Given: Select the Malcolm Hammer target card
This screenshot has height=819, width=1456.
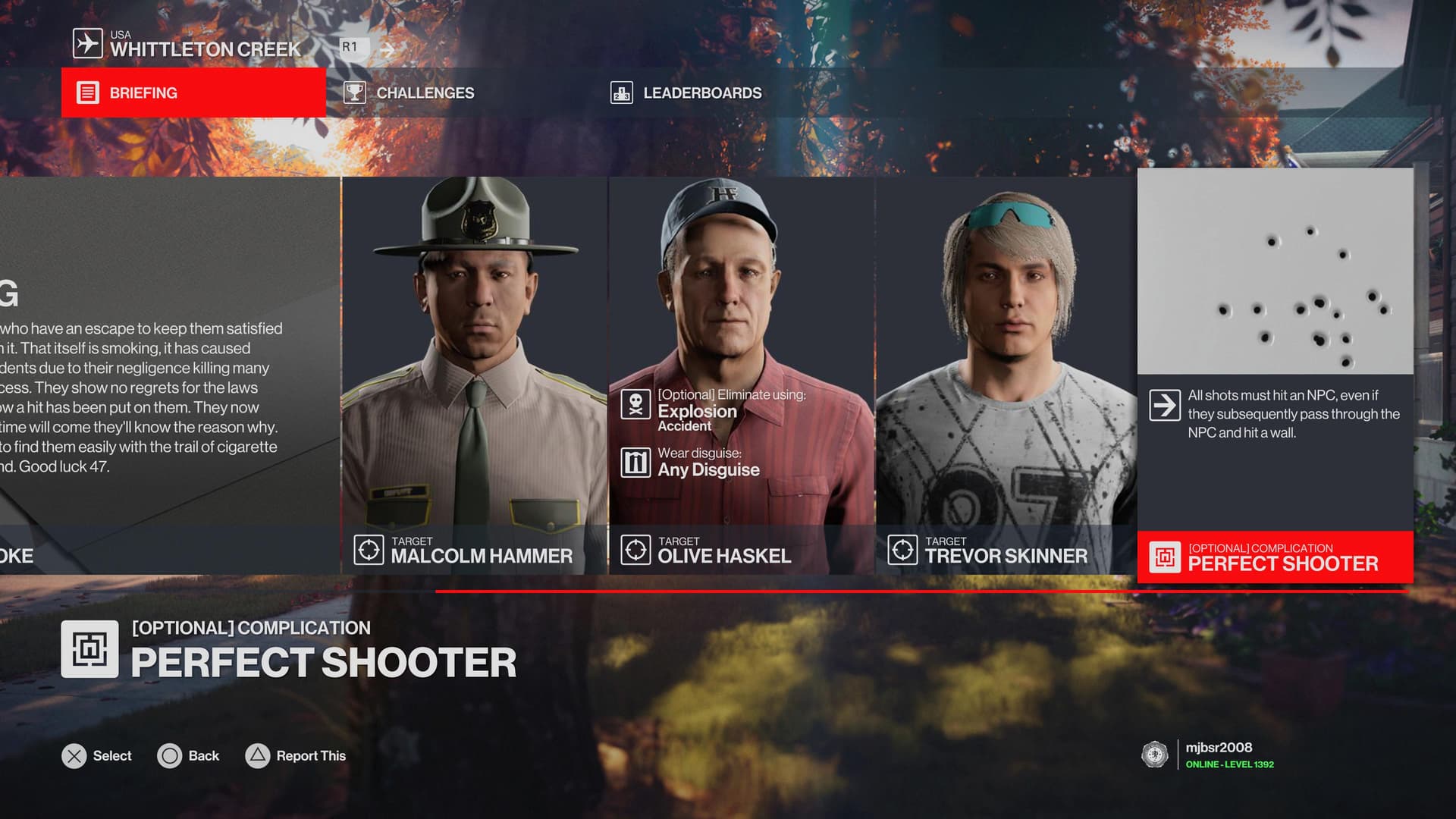Looking at the screenshot, I should (474, 375).
